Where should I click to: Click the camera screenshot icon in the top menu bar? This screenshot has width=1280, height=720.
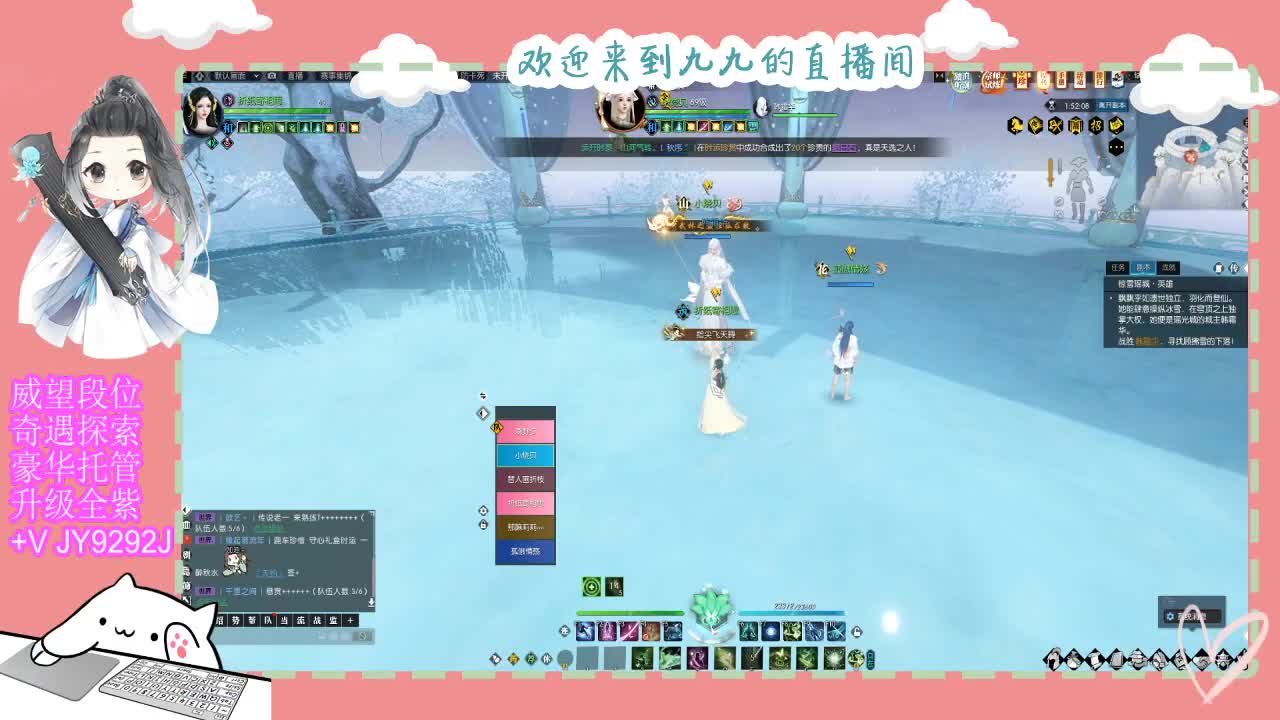[x=273, y=76]
